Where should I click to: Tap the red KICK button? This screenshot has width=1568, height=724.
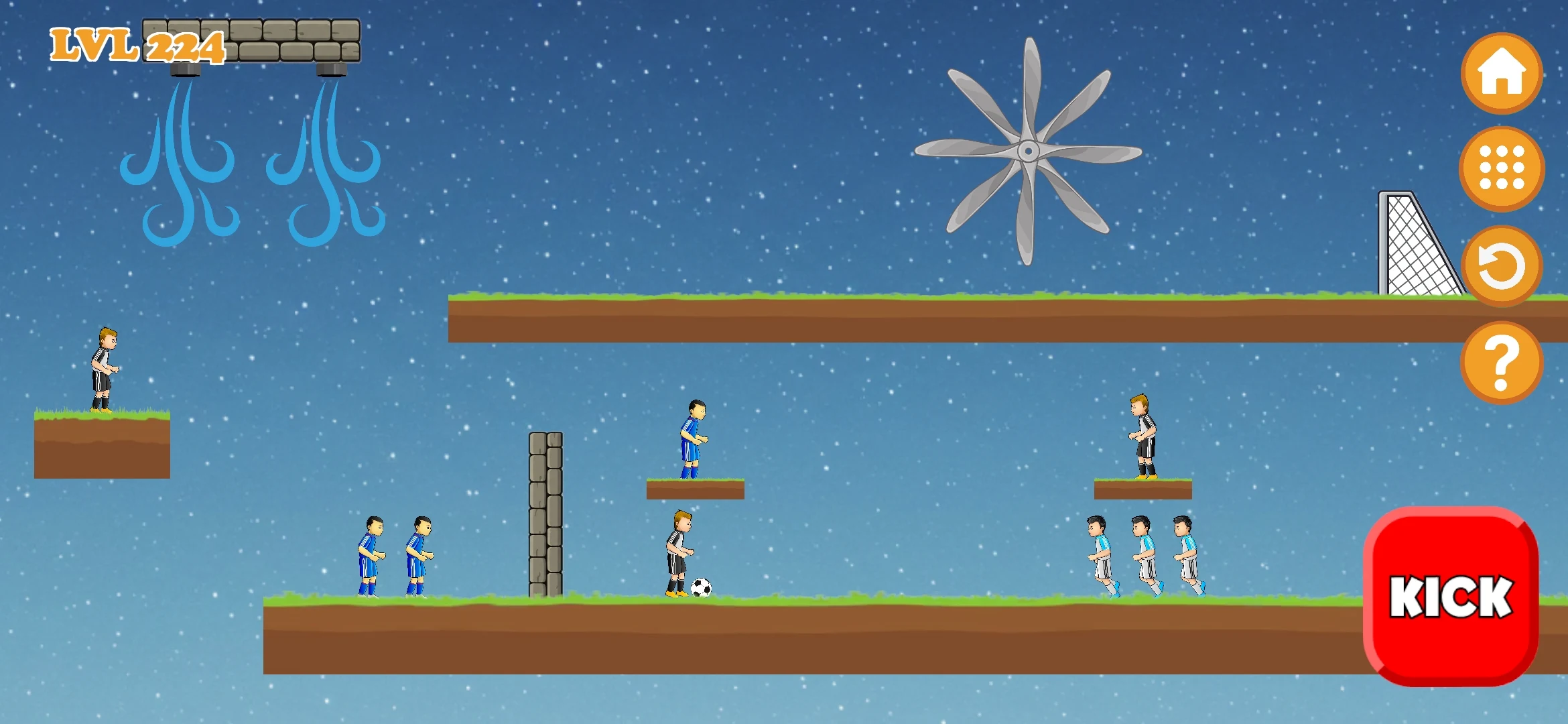[x=1451, y=596]
